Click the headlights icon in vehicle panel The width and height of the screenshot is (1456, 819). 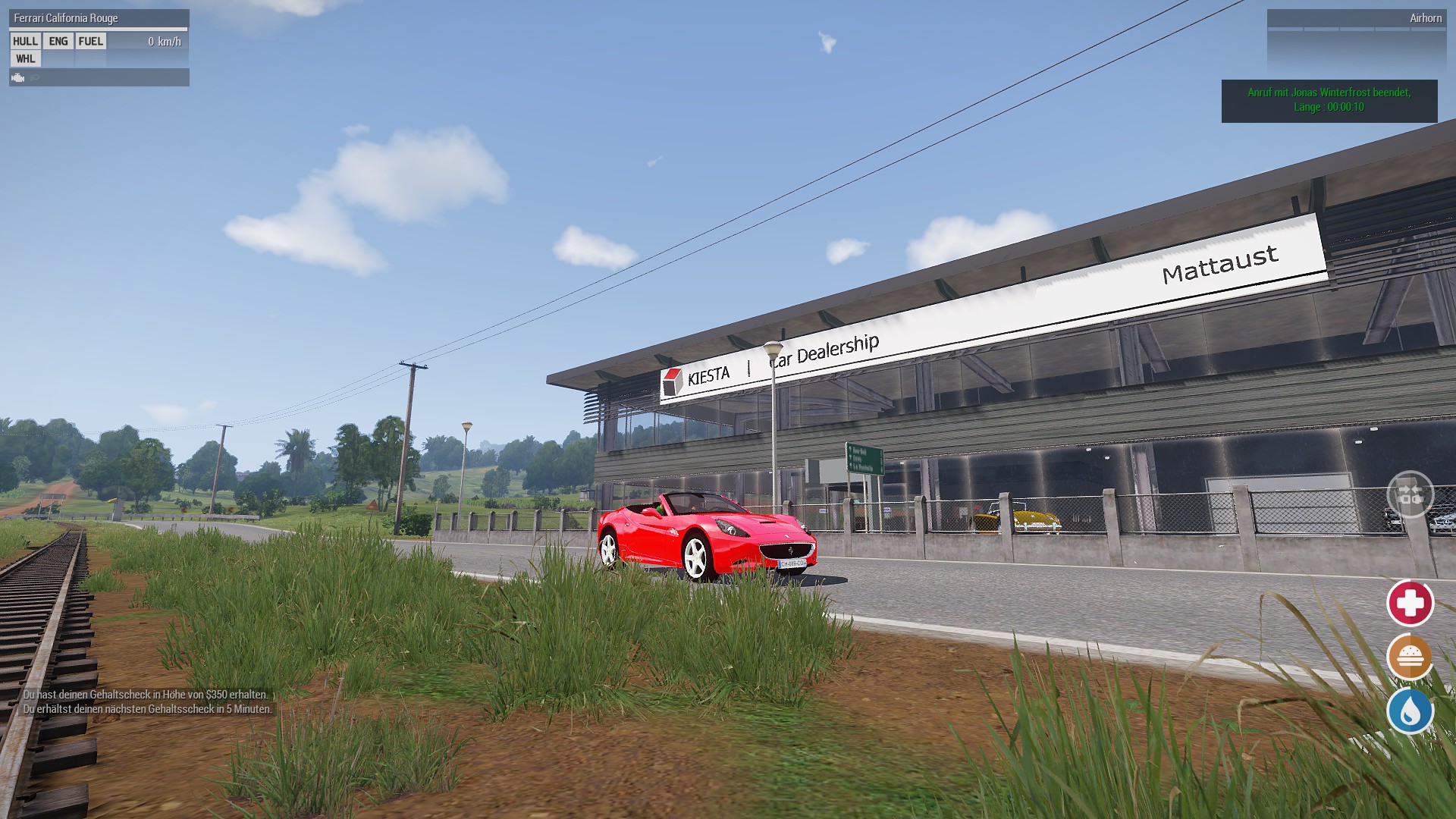35,77
